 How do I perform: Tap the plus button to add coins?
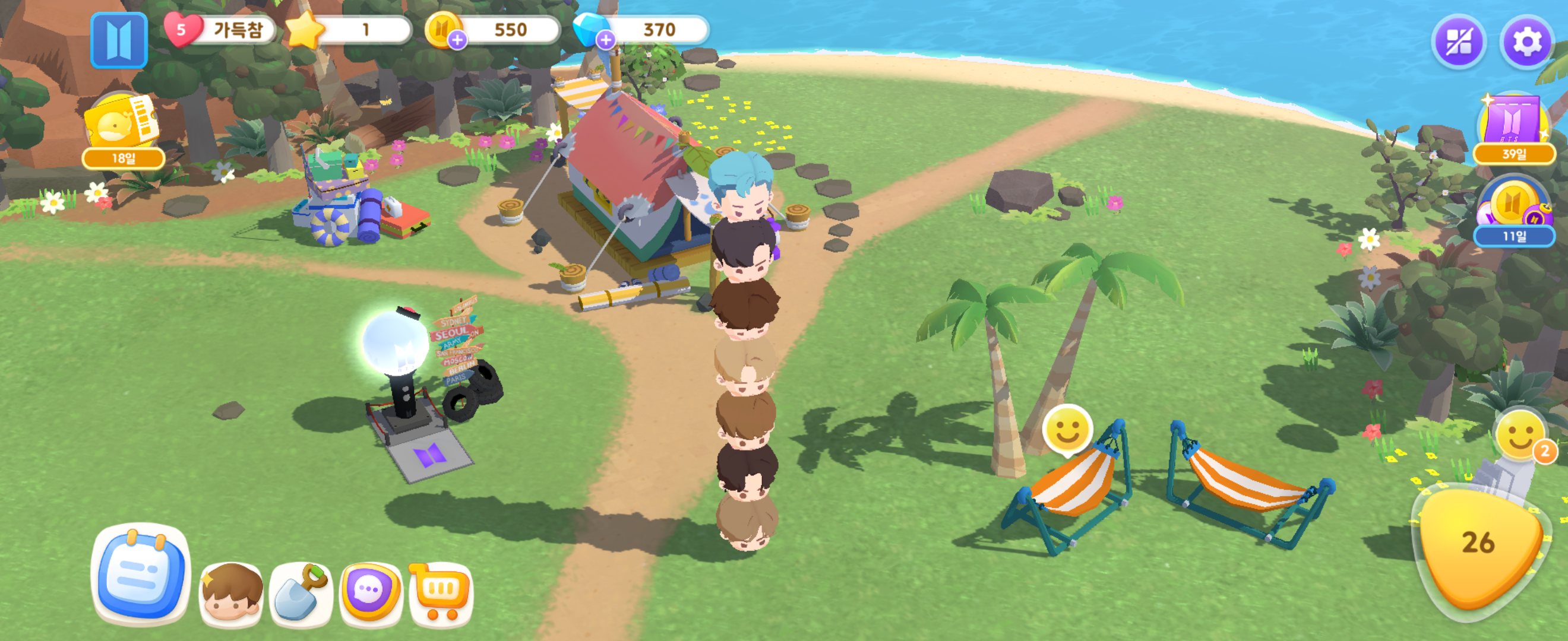click(457, 40)
